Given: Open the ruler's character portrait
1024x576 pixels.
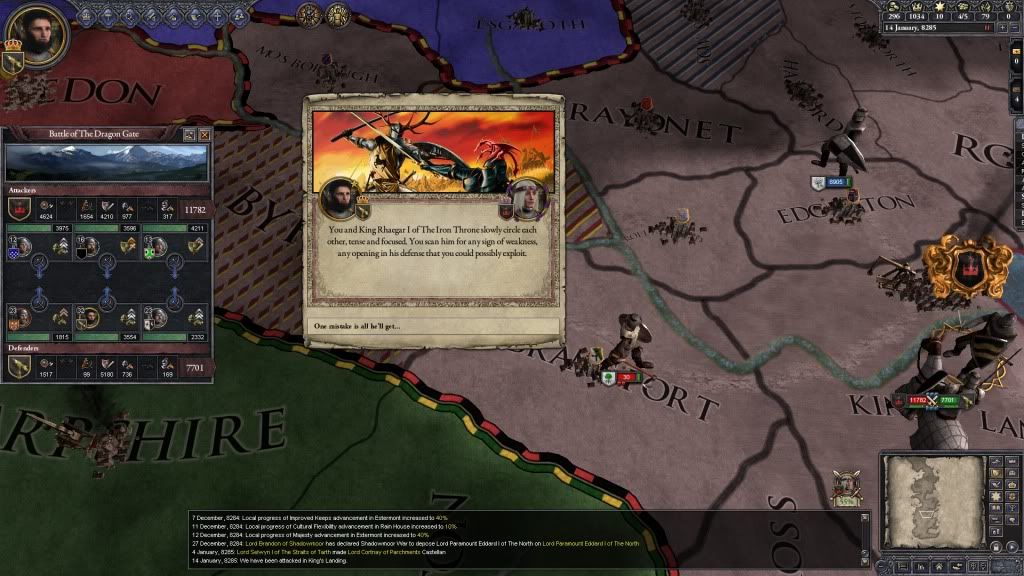Looking at the screenshot, I should [39, 35].
